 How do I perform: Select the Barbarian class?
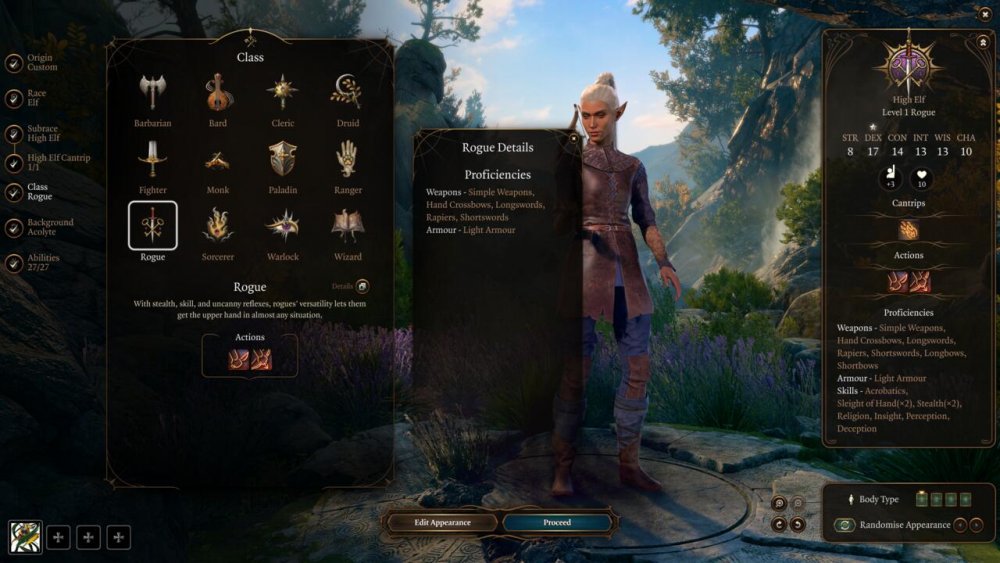(x=153, y=93)
